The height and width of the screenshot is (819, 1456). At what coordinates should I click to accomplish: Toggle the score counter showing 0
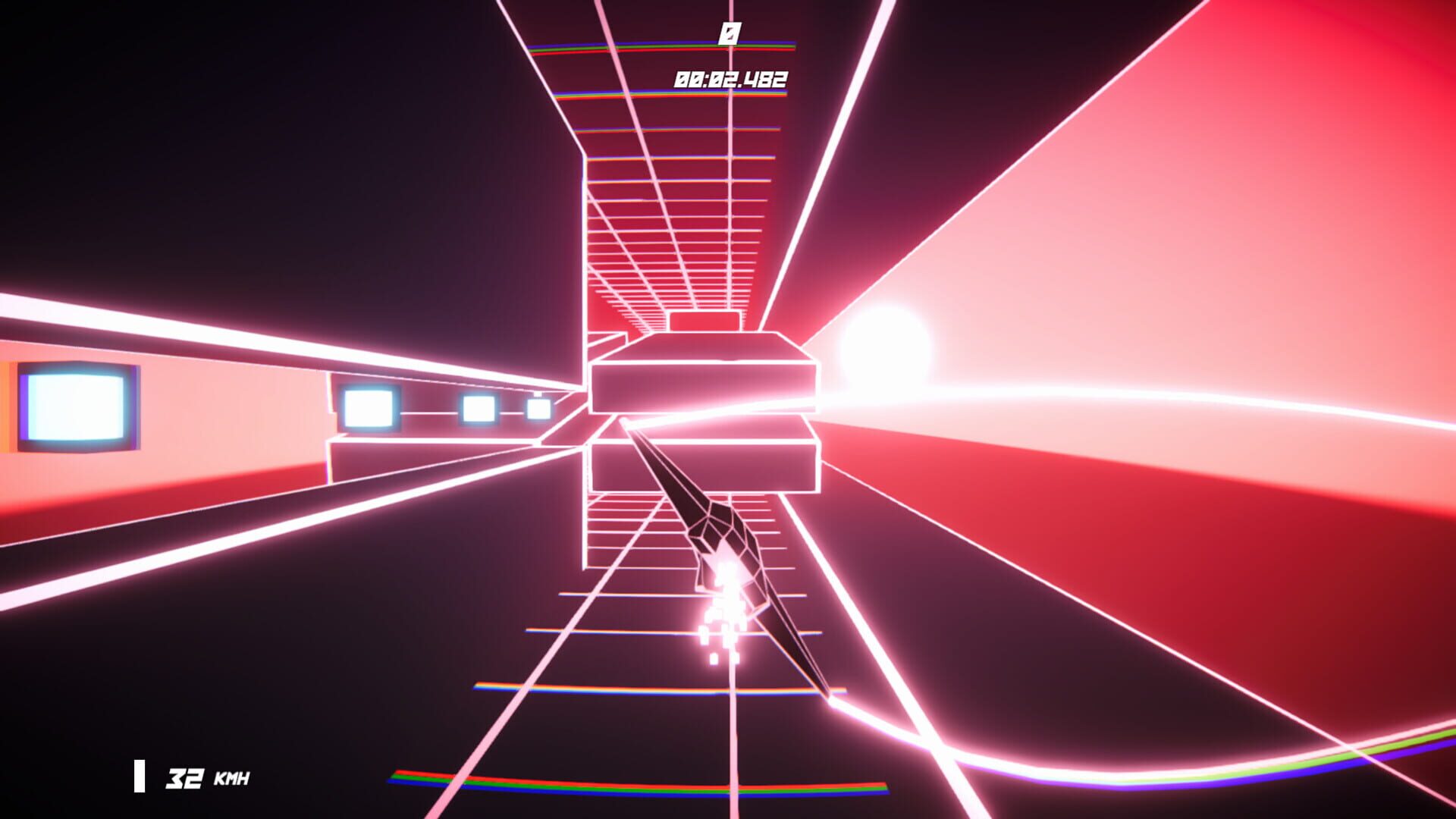[730, 32]
